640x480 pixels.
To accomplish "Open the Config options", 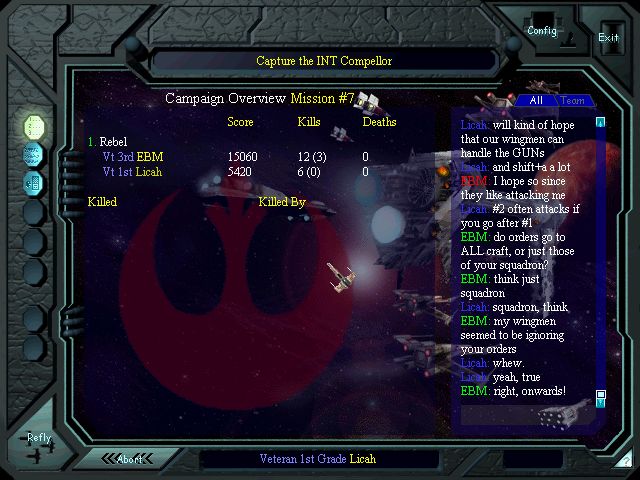I will pos(541,30).
